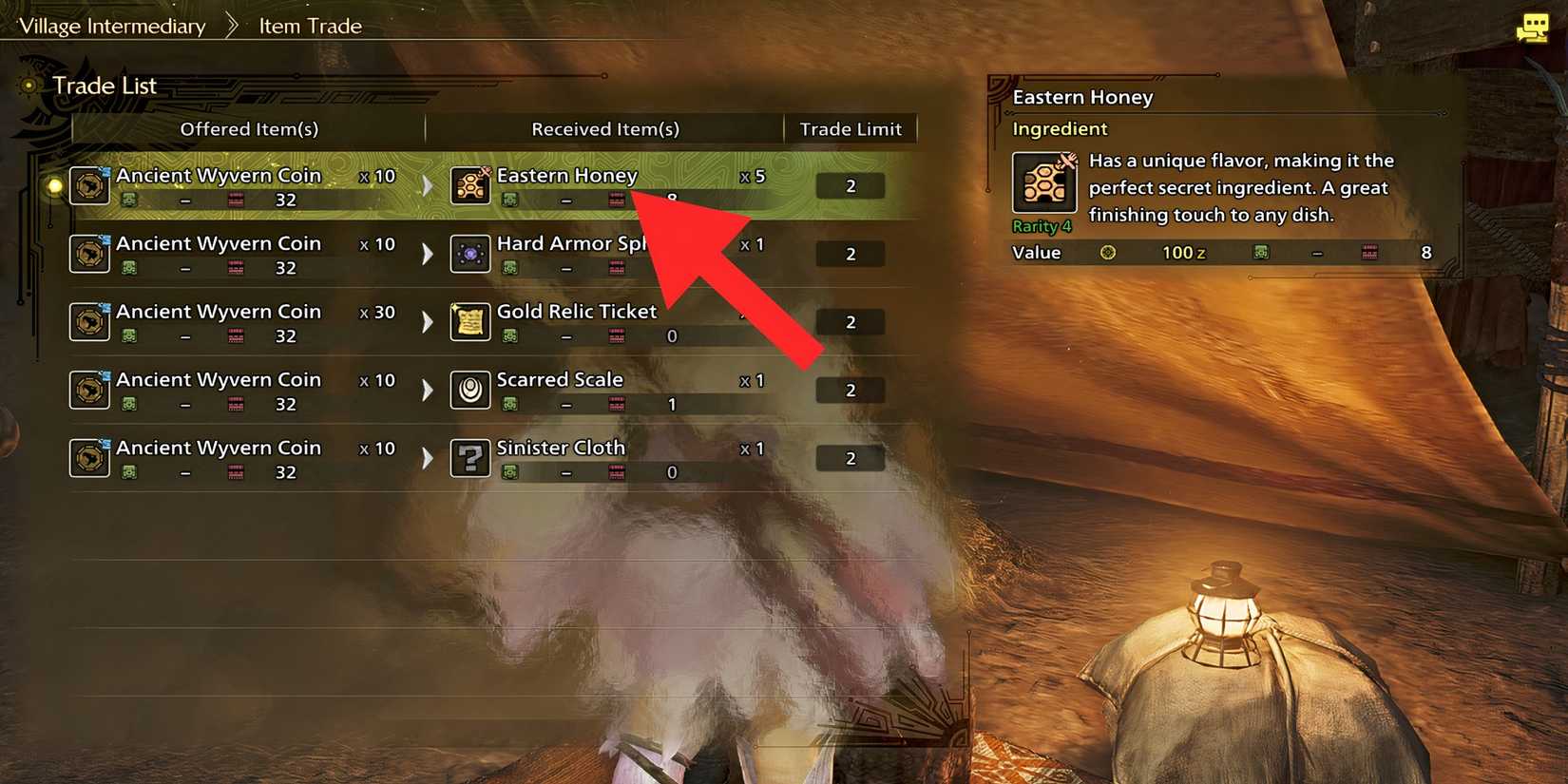Select the Hard Armor Sphere item icon

[470, 254]
